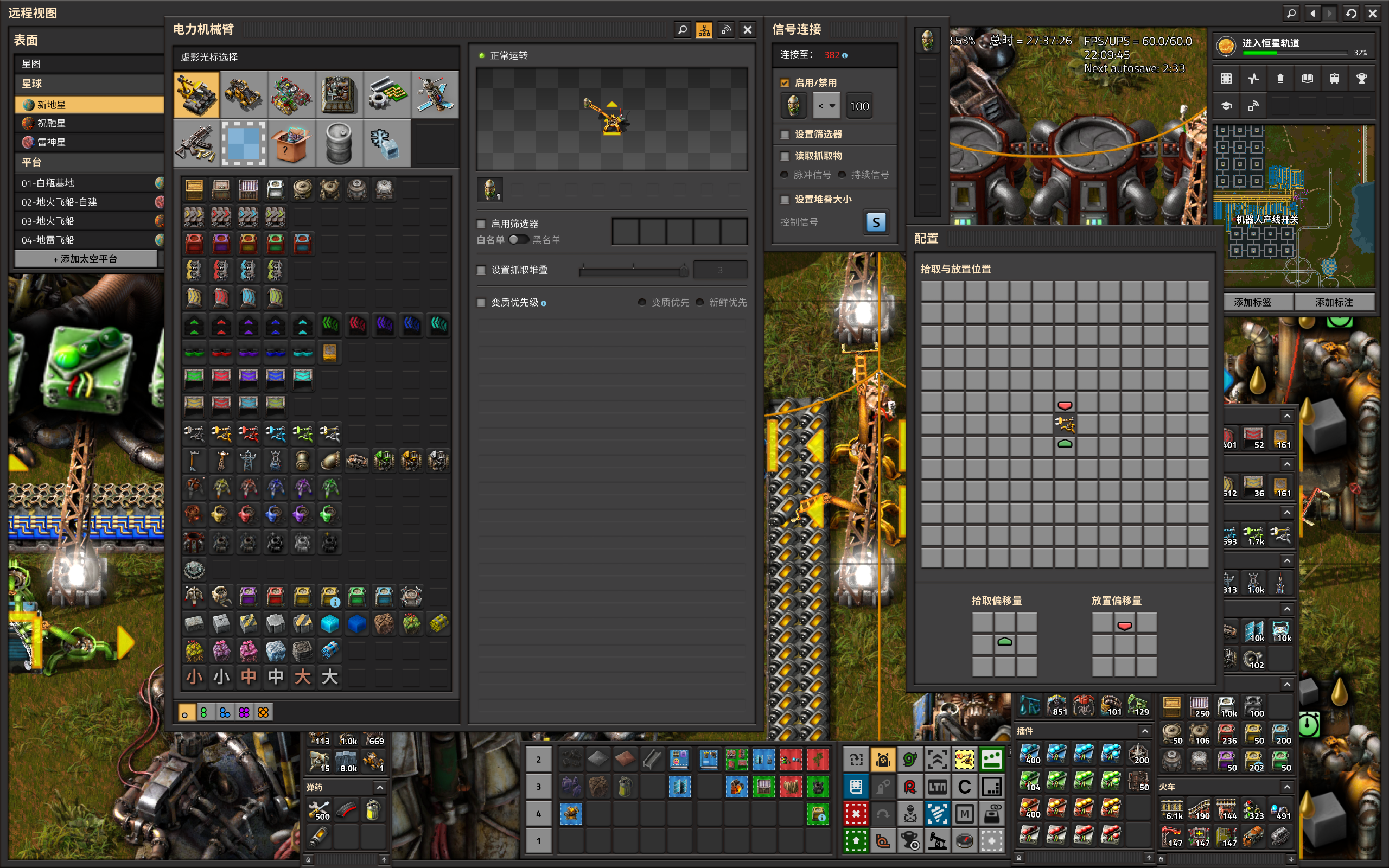Image resolution: width=1389 pixels, height=868 pixels.
Task: Check the 设置抓取堆叠 option
Action: [482, 270]
